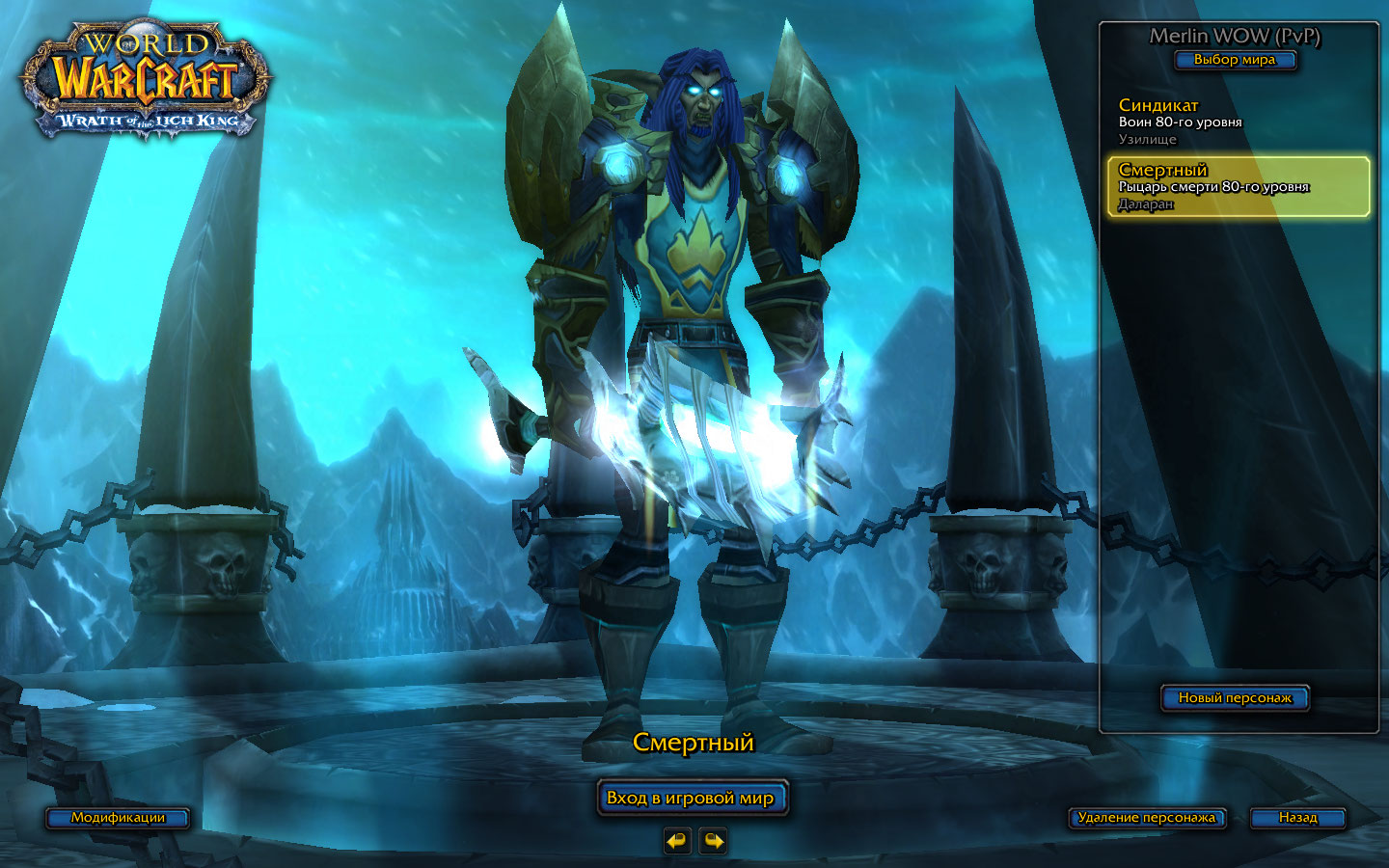Open the 'Выбор мира' realm selection
The height and width of the screenshot is (868, 1389).
[x=1234, y=60]
